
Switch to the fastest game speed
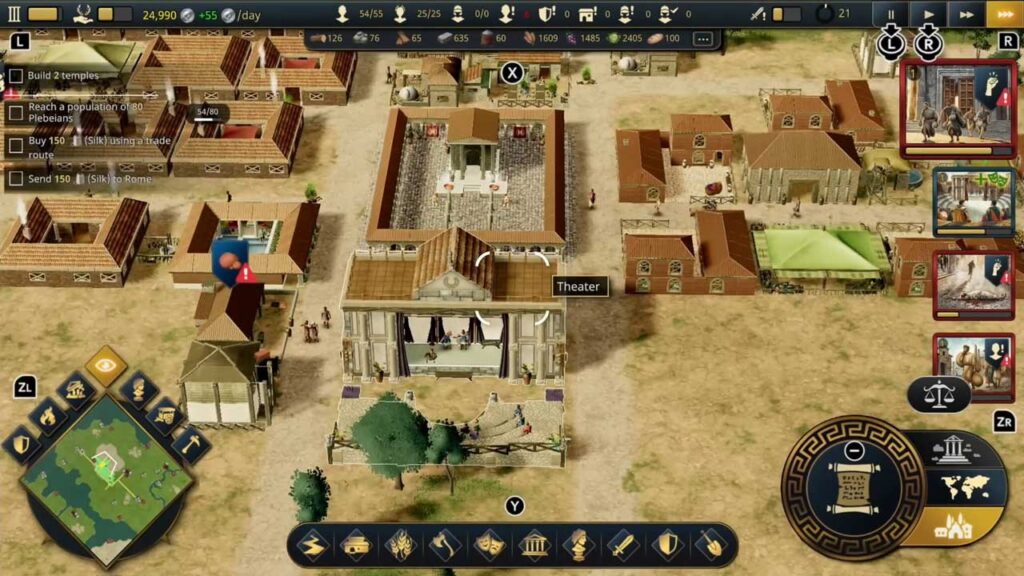tap(1004, 14)
